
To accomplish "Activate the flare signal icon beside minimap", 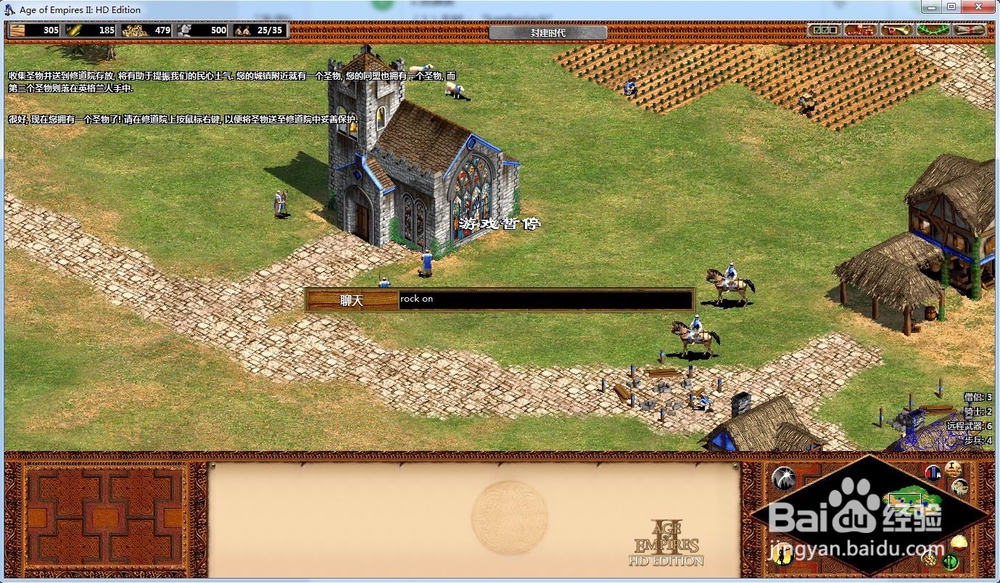I will pyautogui.click(x=784, y=478).
